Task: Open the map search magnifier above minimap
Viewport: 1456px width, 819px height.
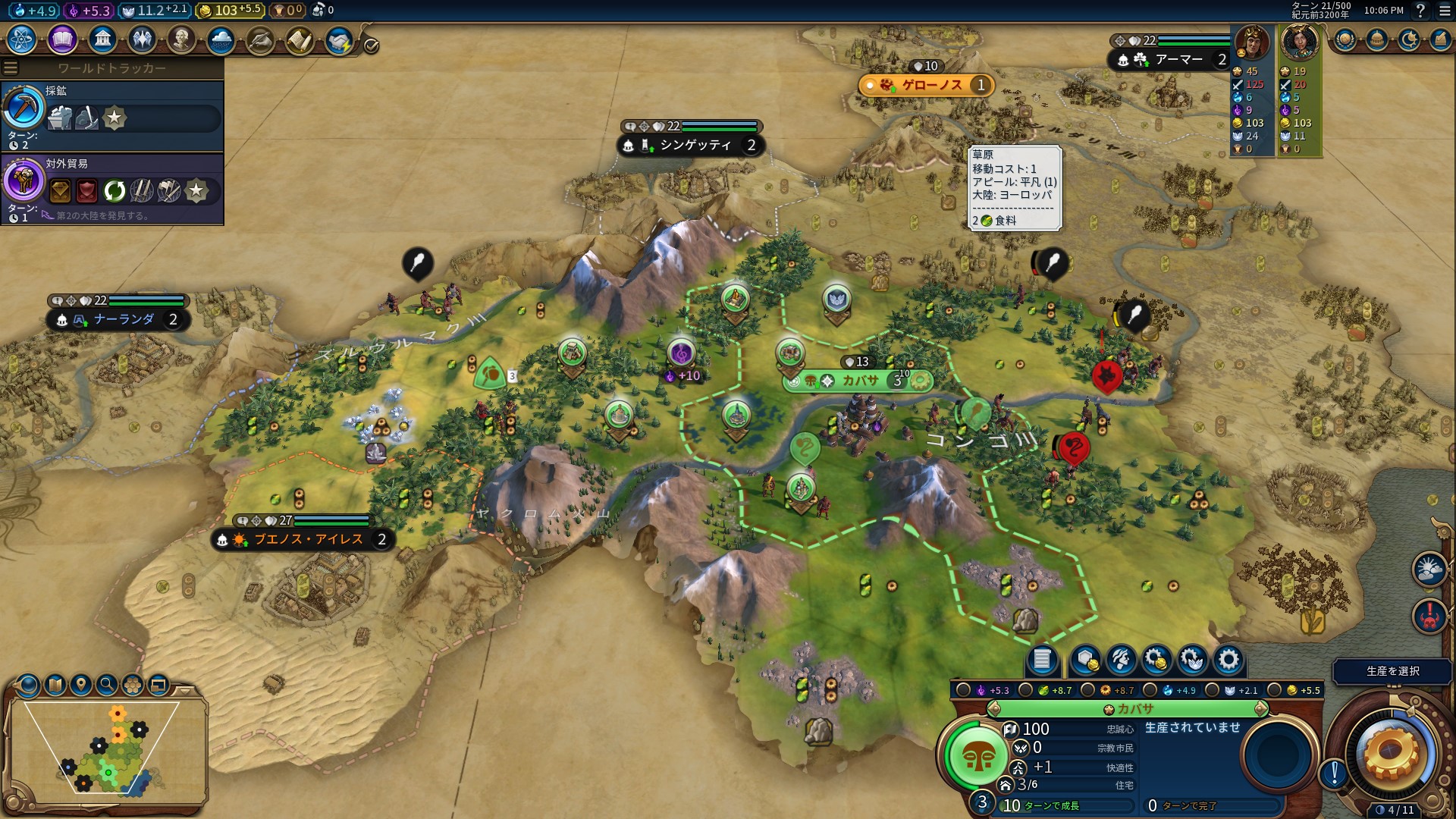Action: coord(107,685)
